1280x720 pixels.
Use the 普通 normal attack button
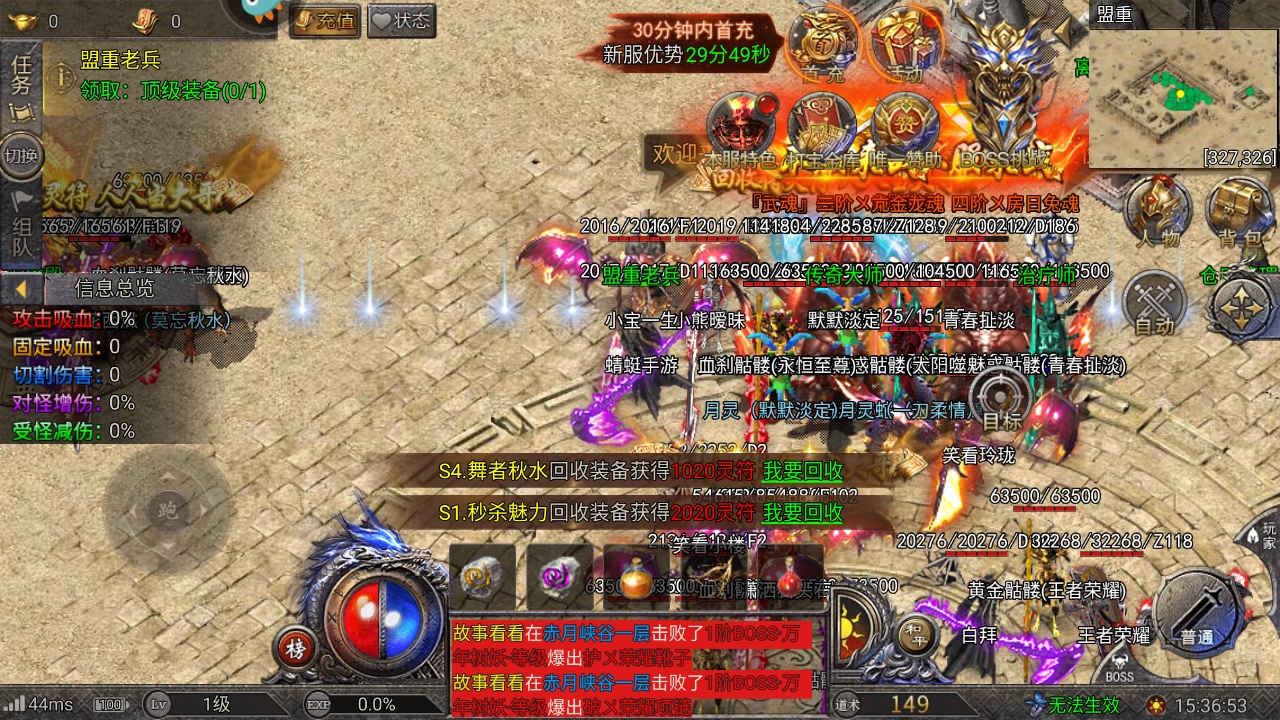(x=1197, y=610)
